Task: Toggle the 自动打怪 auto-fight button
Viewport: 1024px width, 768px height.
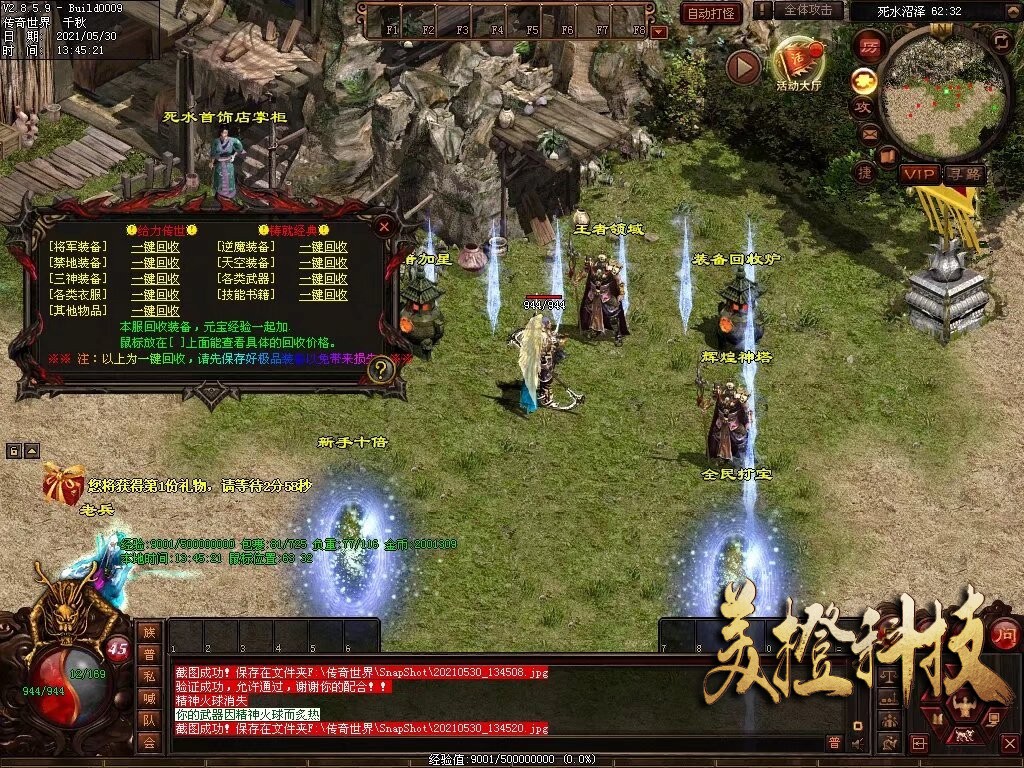Action: (711, 13)
